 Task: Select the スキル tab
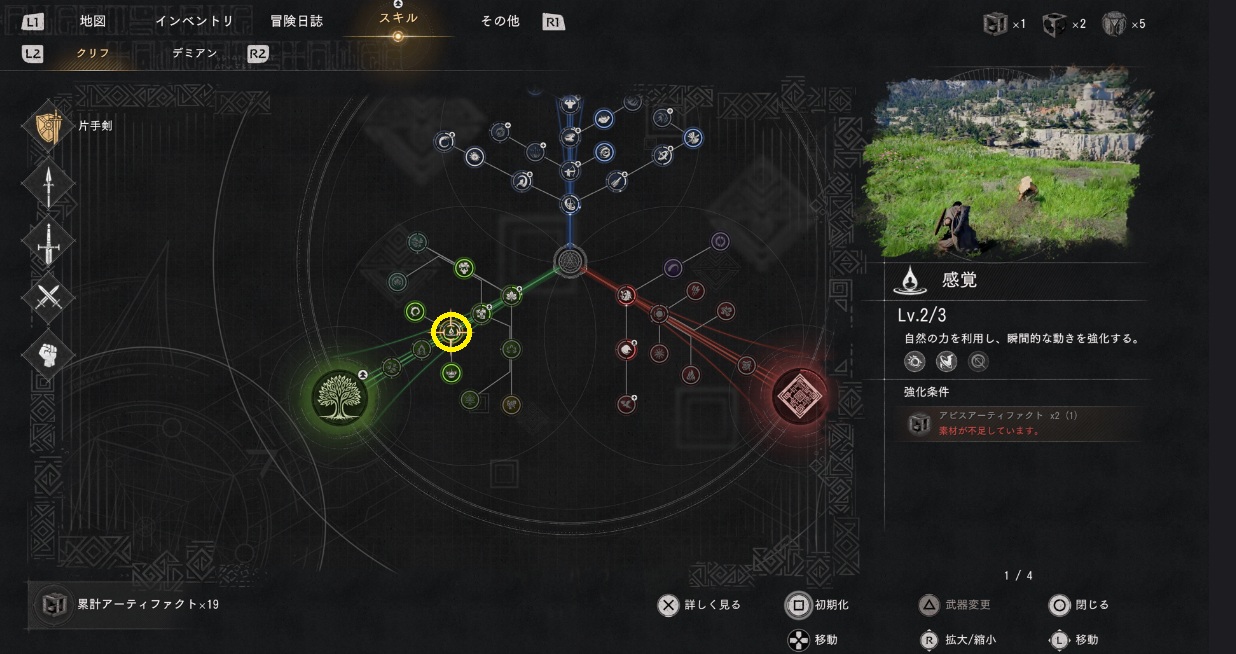tap(398, 19)
